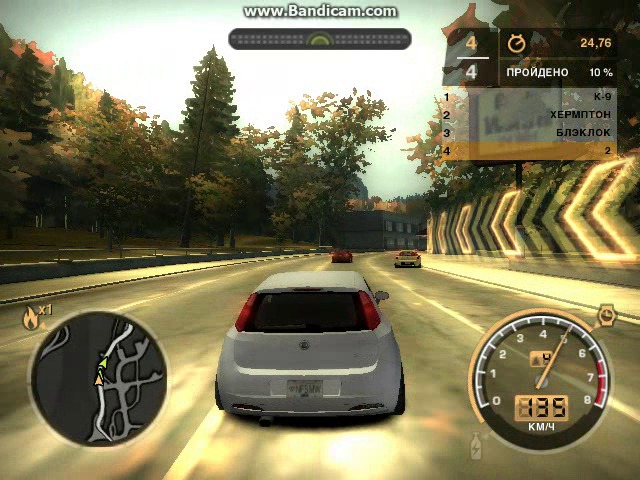Select the K-9 row in the standings

528,97
